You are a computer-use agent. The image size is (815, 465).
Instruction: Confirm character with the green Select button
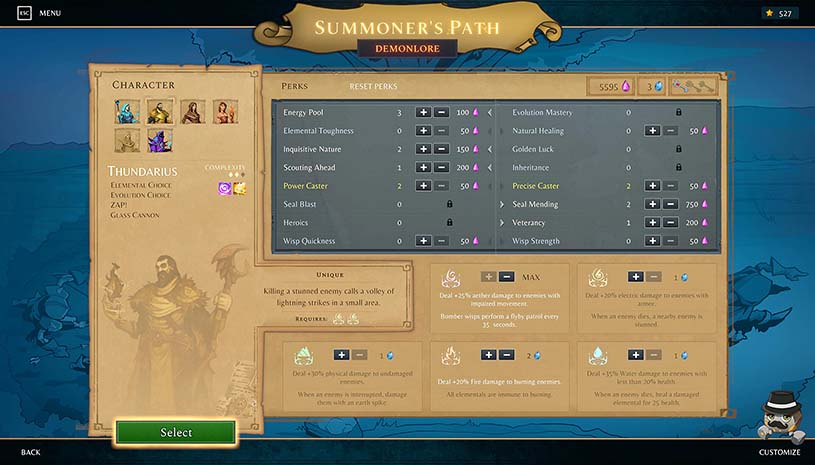(176, 432)
